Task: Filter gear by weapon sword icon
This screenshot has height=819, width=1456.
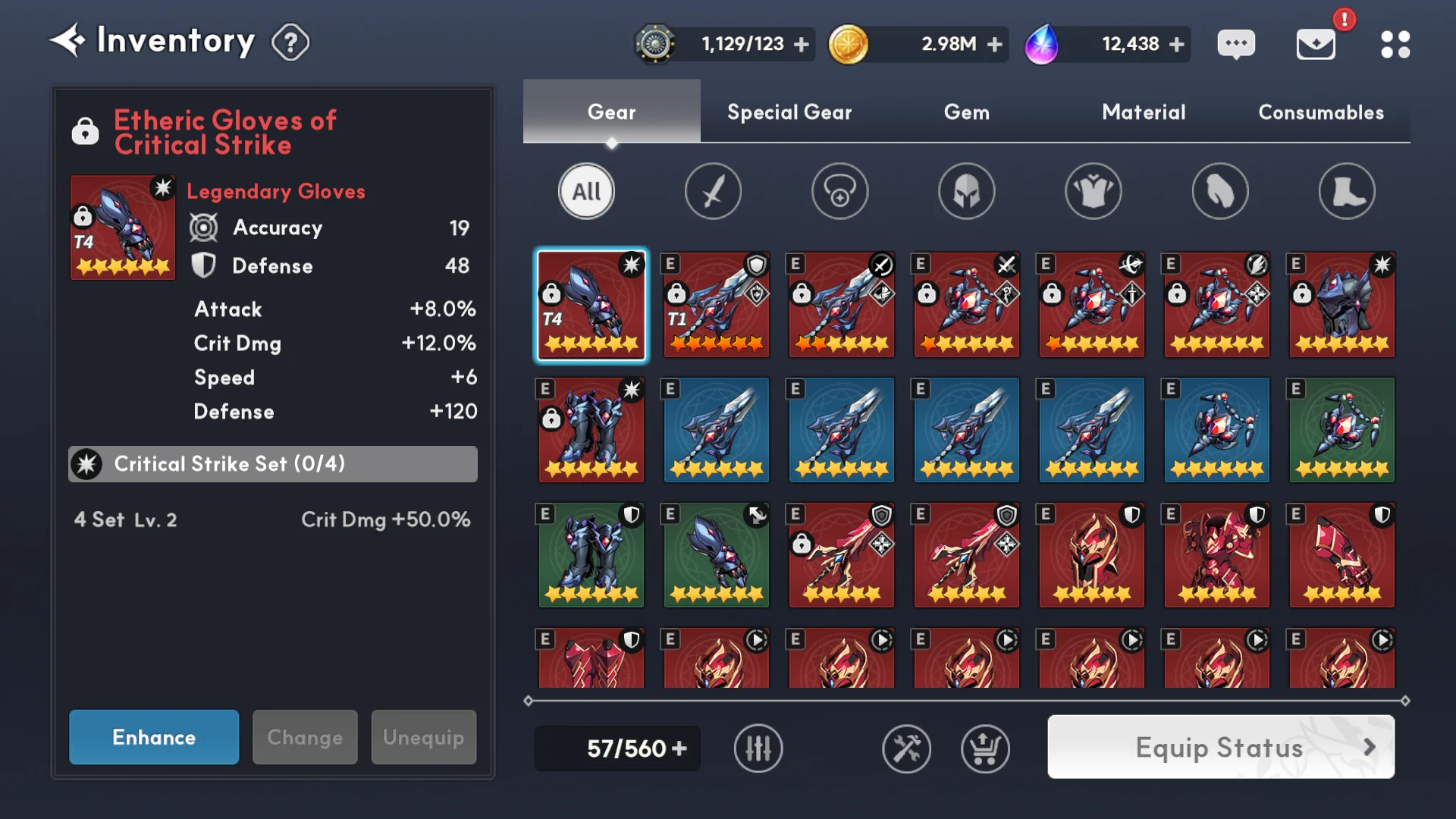Action: click(x=713, y=191)
